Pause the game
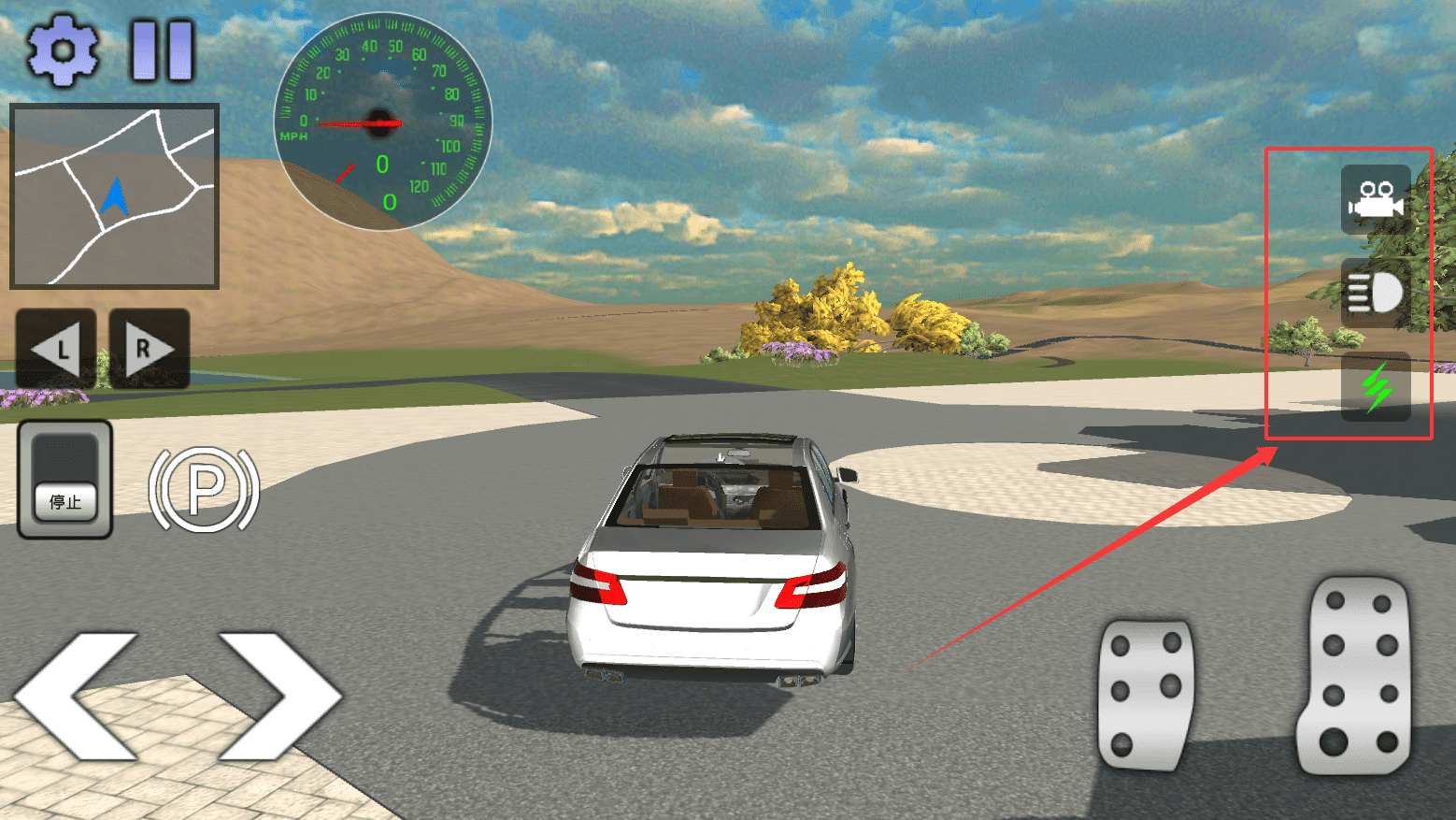This screenshot has width=1456, height=820. click(163, 50)
